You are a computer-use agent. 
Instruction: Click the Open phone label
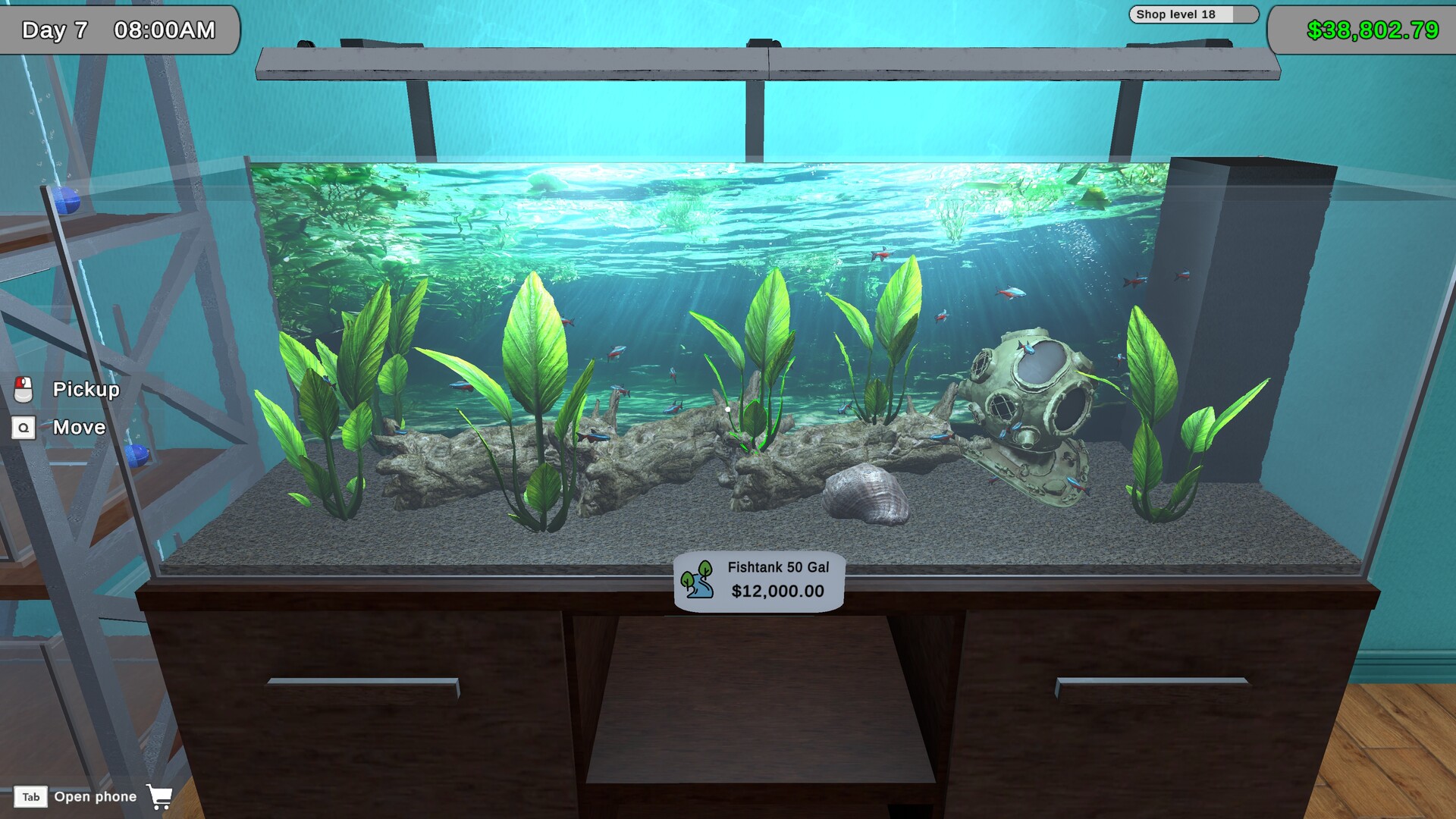click(96, 796)
